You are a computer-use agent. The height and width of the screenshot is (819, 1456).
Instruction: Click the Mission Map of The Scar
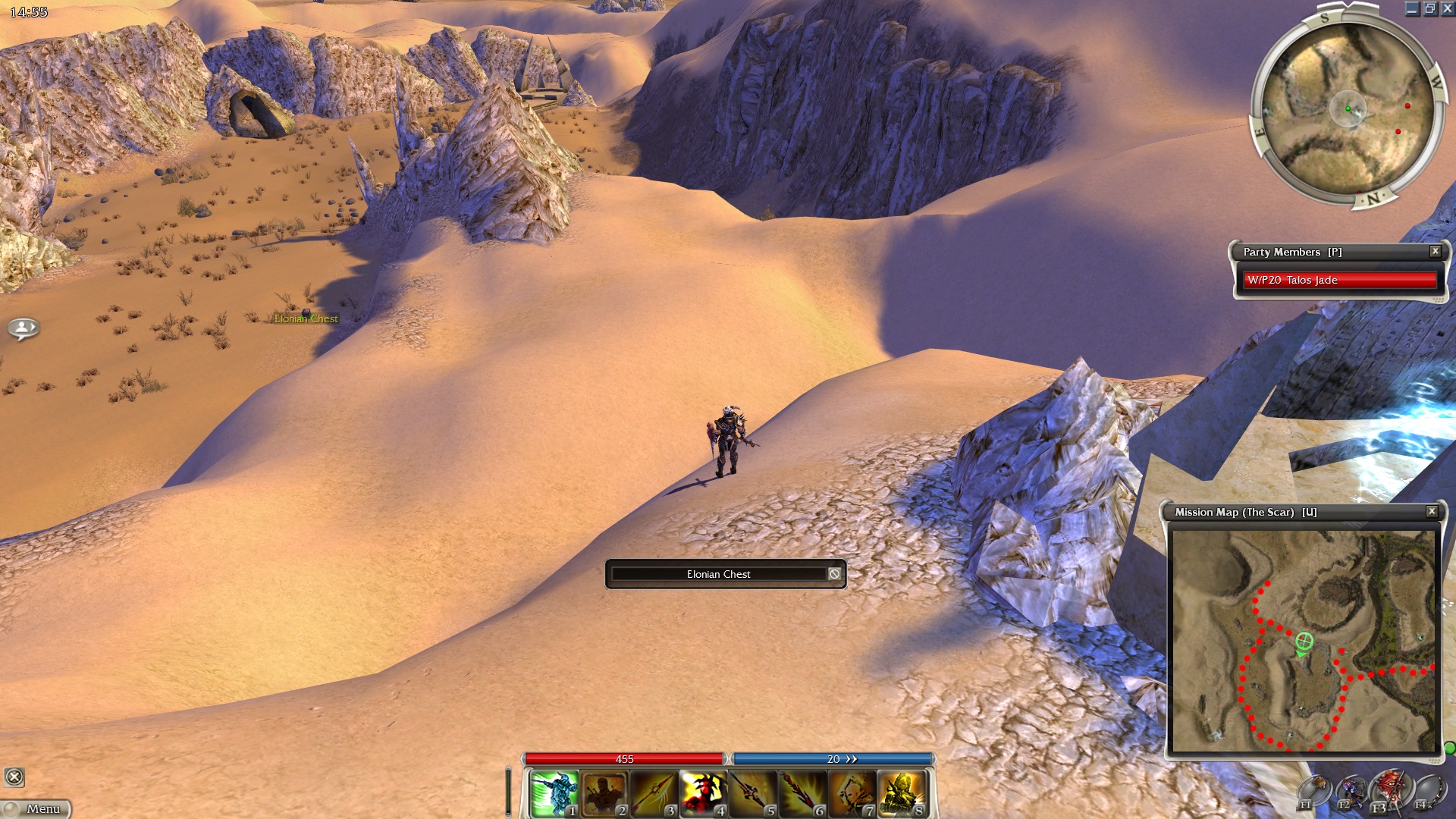click(1303, 641)
